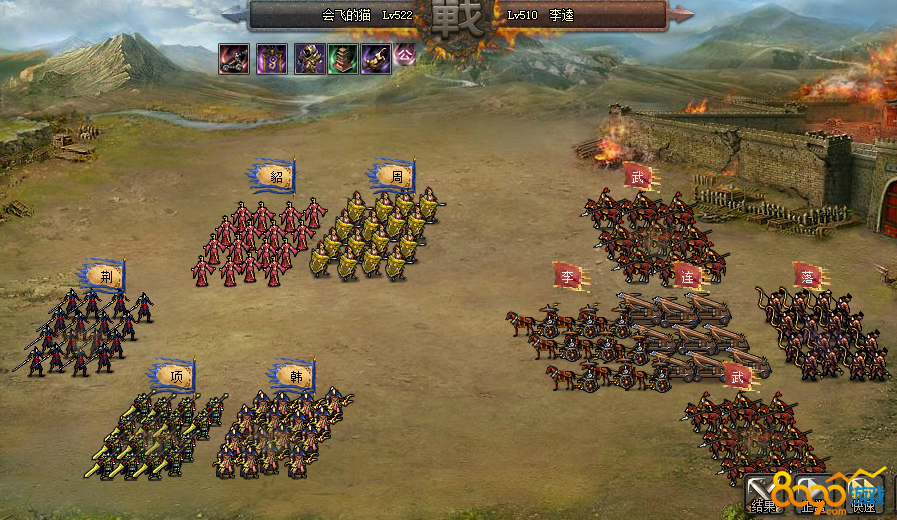Select the catapult skill icon
Viewport: 897px width, 520px height.
[234, 59]
